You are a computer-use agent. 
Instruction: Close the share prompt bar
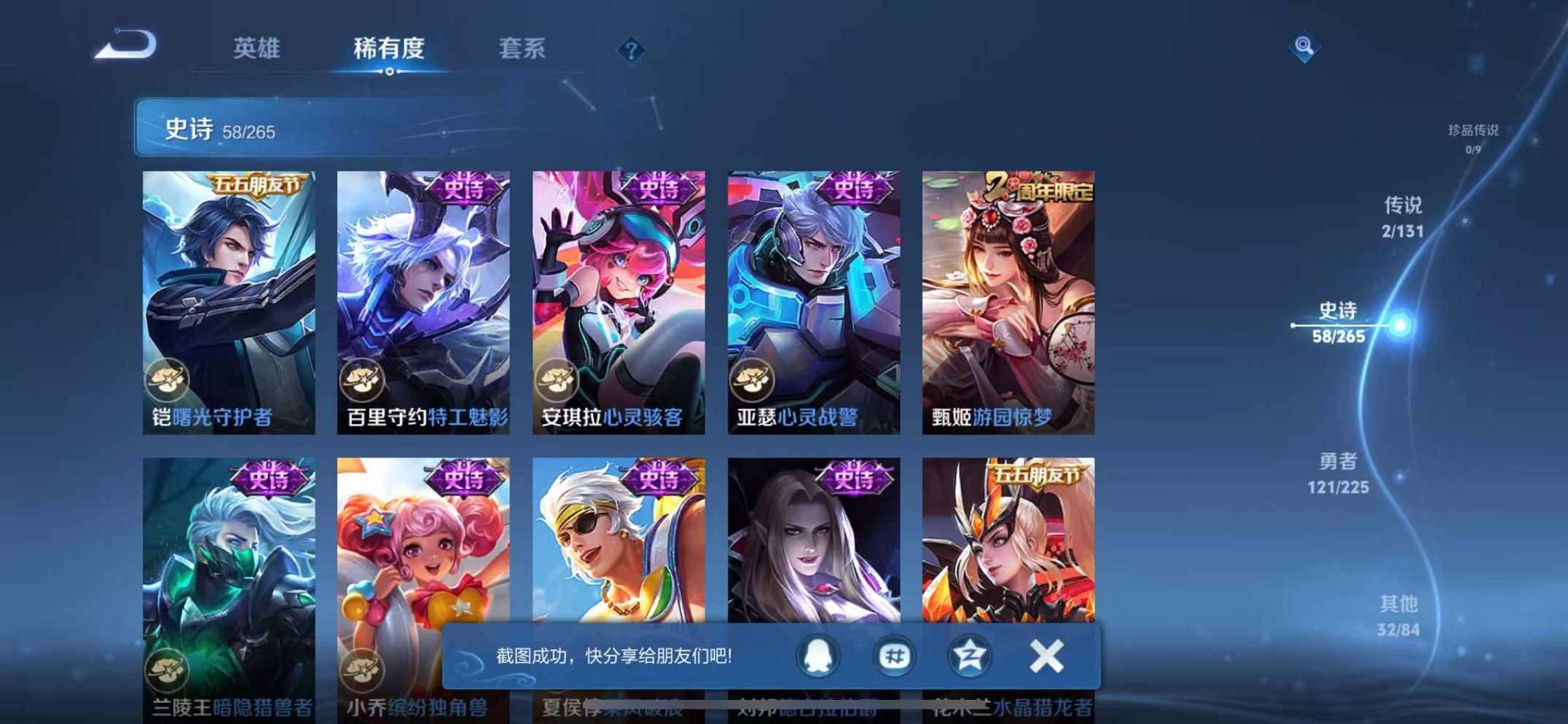click(1045, 655)
